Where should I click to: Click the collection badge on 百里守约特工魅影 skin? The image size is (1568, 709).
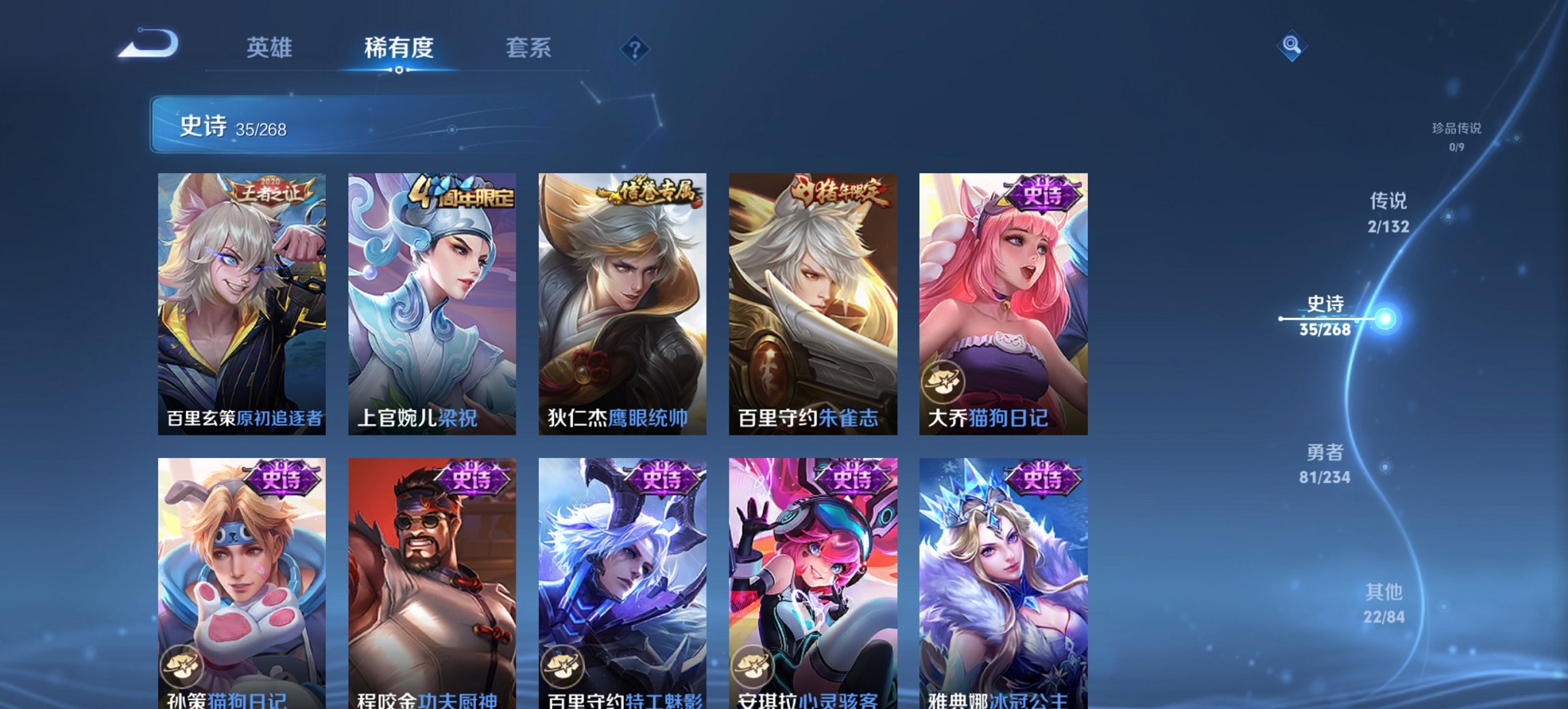pos(562,668)
